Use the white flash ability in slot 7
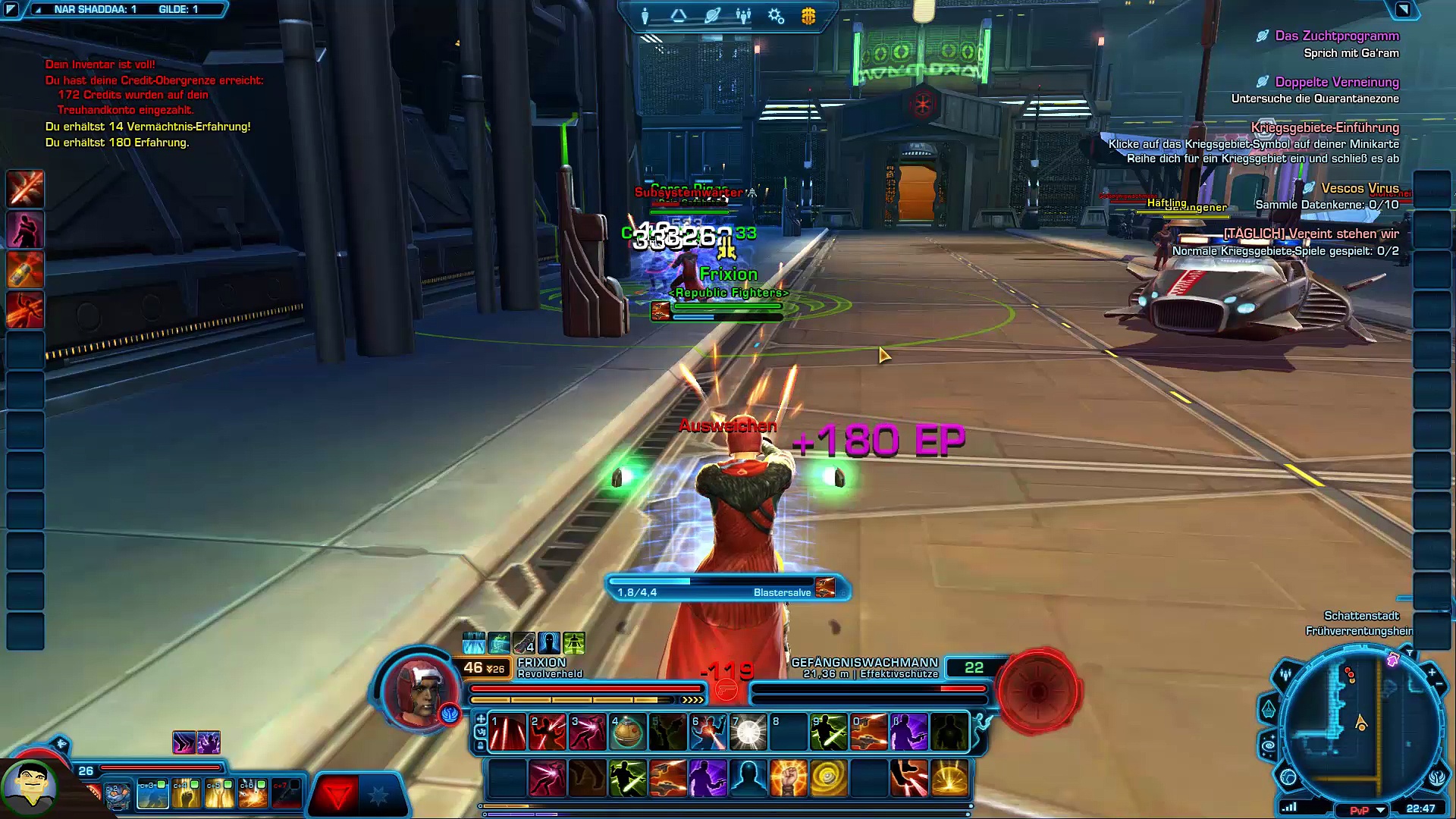This screenshot has width=1456, height=819. [x=748, y=733]
